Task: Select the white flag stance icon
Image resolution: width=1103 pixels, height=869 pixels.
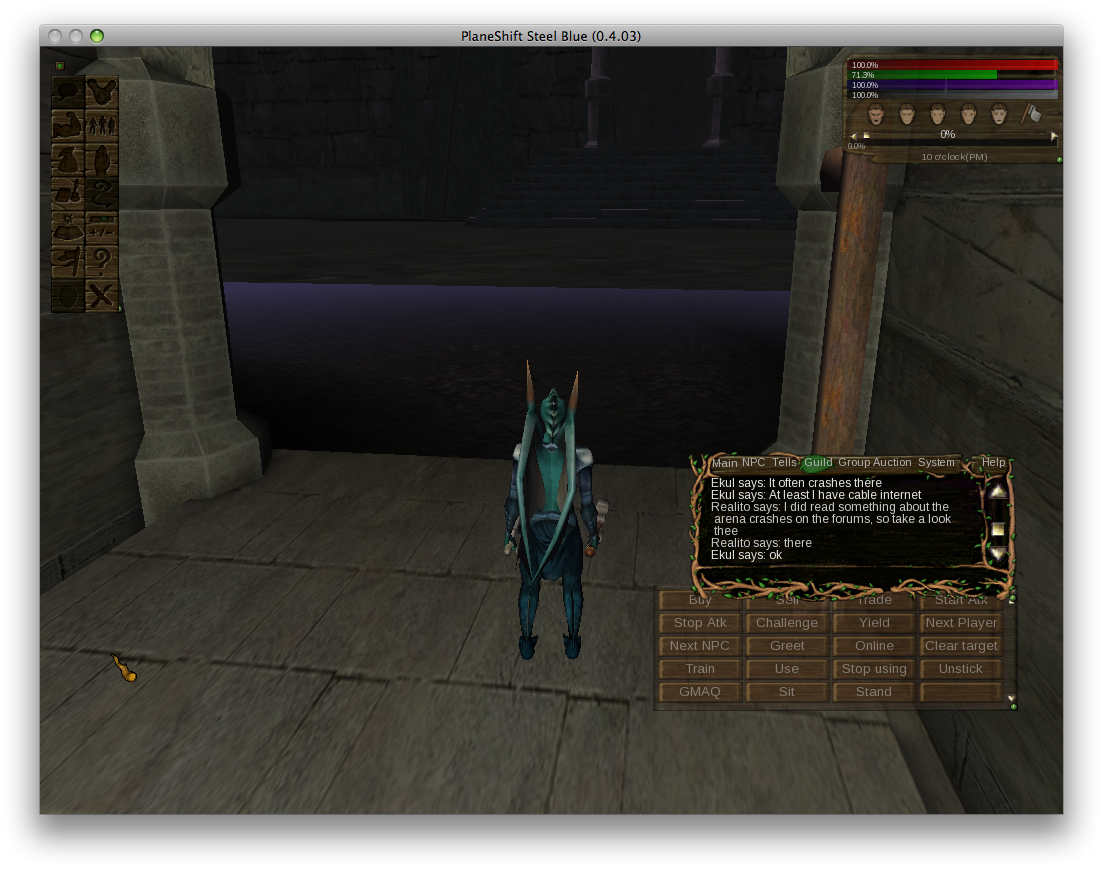Action: point(1032,114)
